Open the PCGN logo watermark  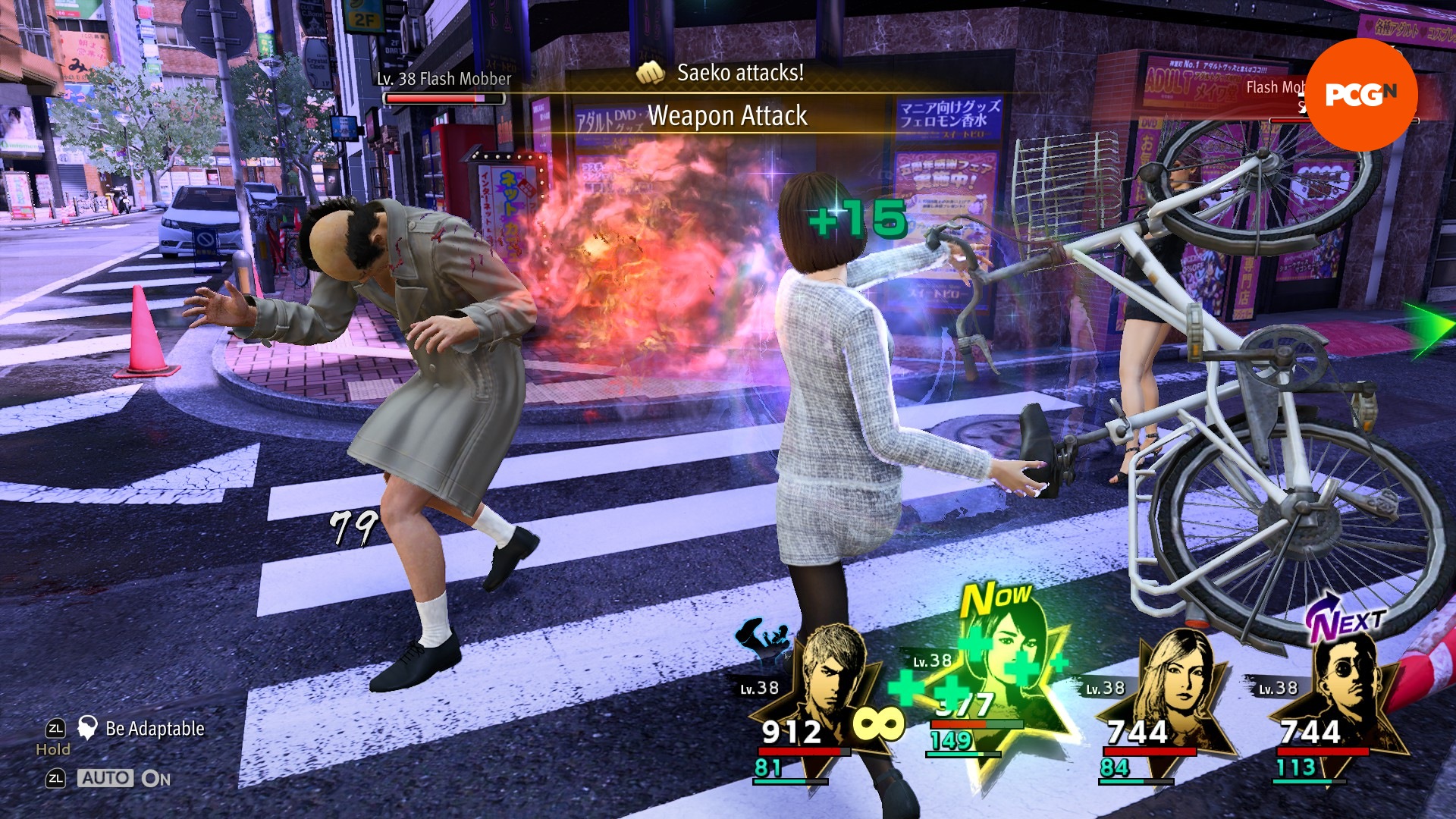(x=1361, y=94)
